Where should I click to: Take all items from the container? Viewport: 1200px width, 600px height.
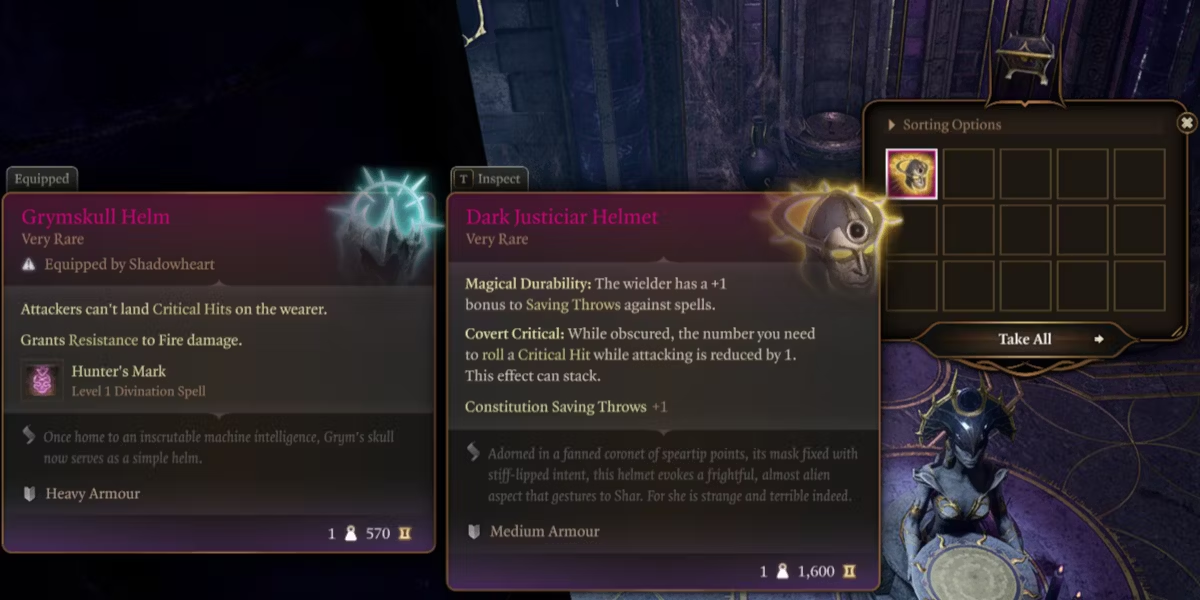pos(1025,339)
